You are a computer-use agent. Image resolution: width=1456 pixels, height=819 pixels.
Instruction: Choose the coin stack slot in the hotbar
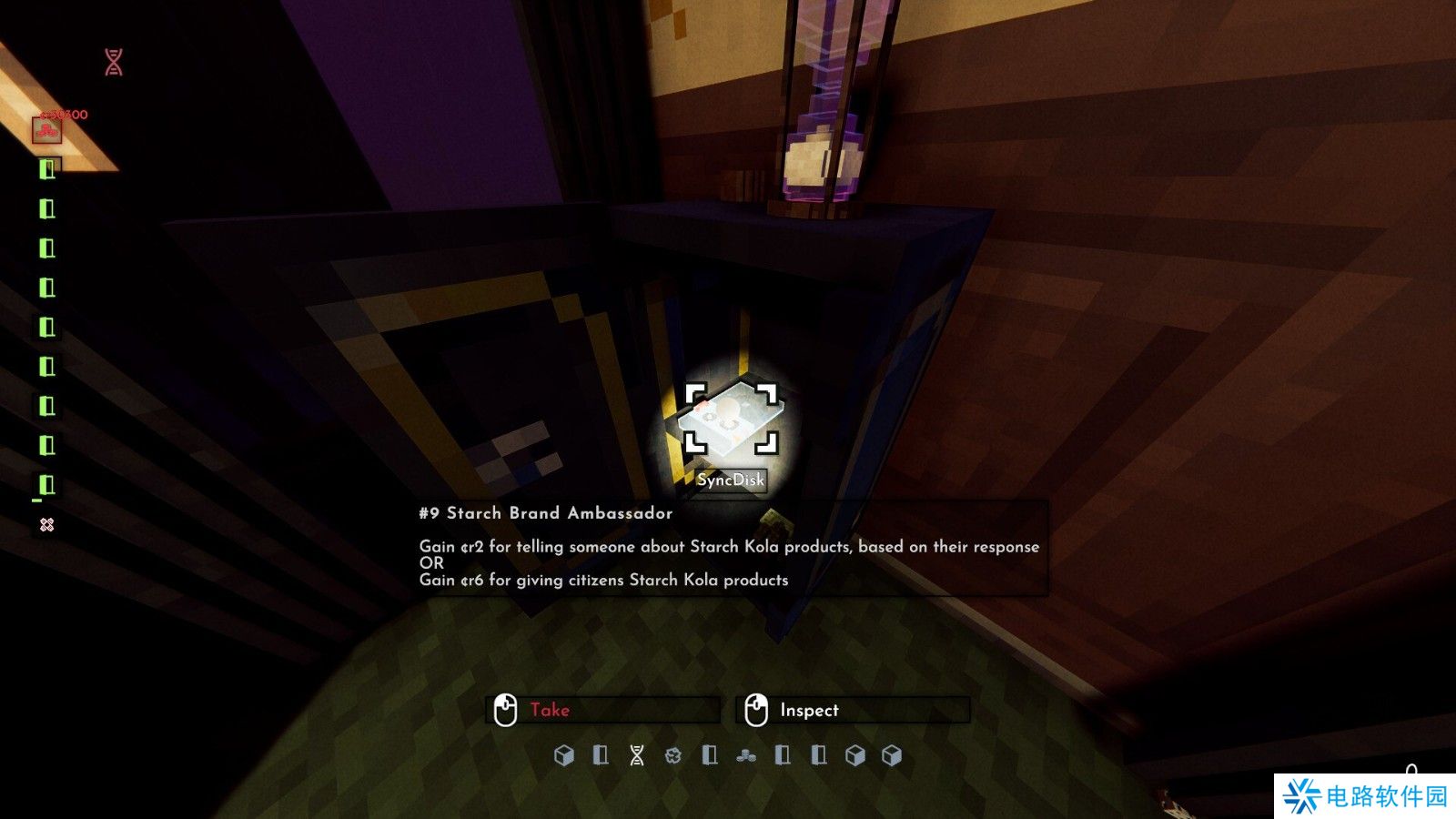(x=746, y=755)
